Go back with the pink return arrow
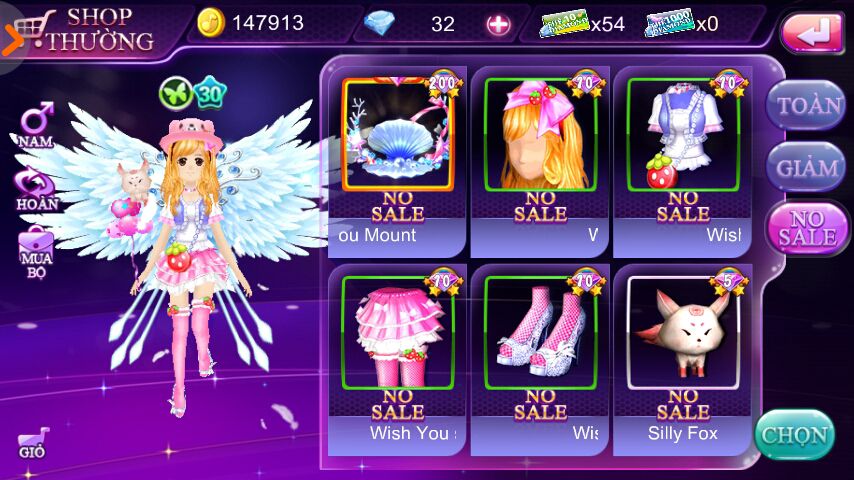The image size is (854, 480). coord(812,33)
